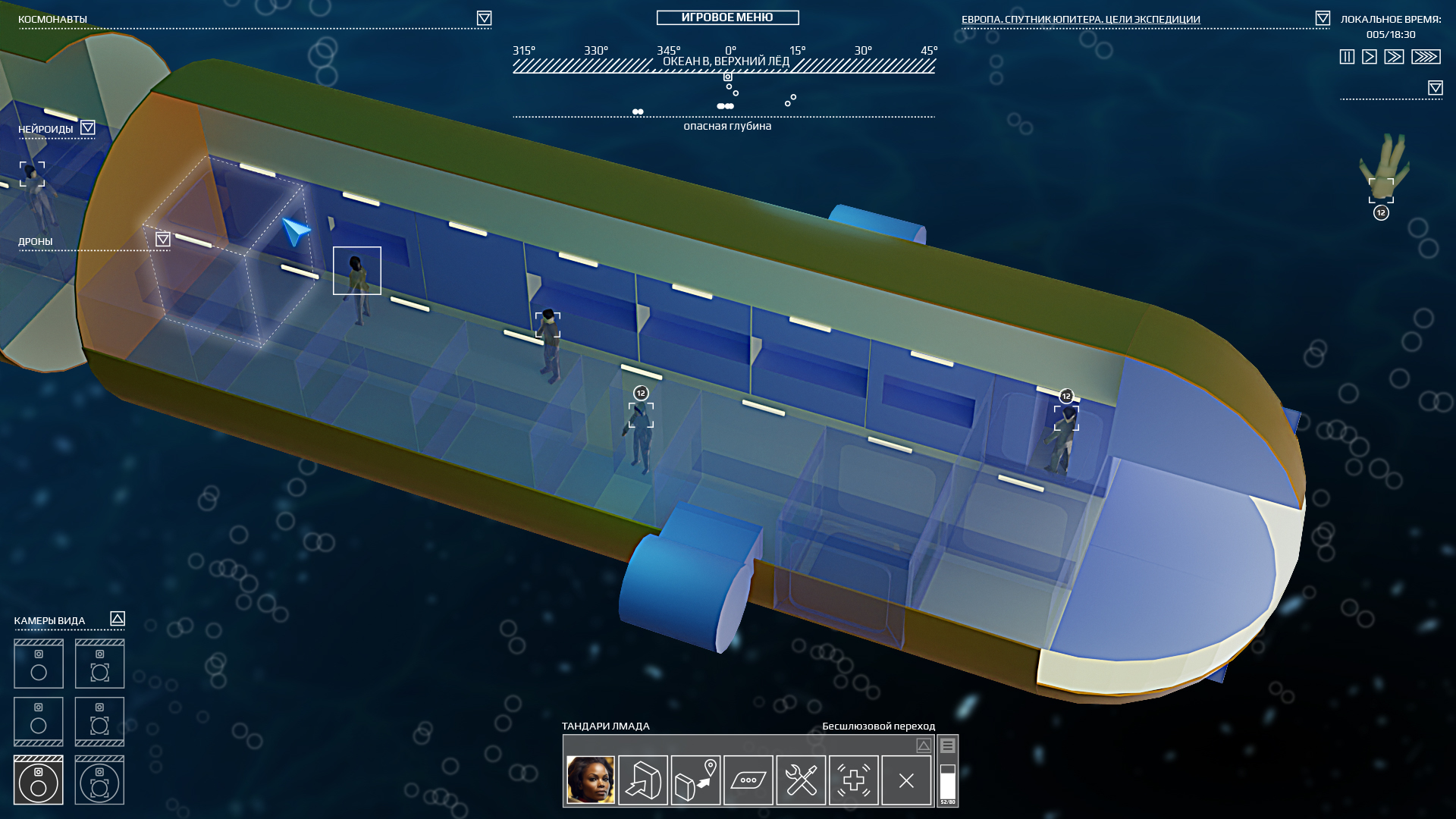The height and width of the screenshot is (819, 1456).
Task: Select the wrench and screwdriver repair action
Action: coord(801,780)
